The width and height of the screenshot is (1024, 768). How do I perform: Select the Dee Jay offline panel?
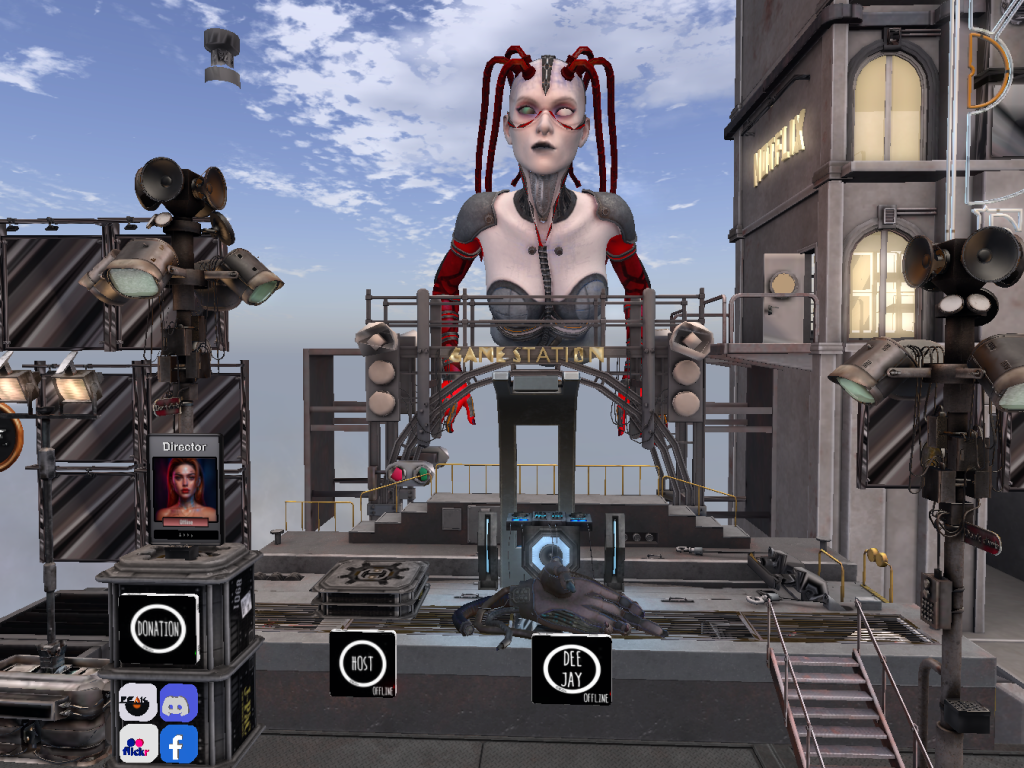coord(571,668)
